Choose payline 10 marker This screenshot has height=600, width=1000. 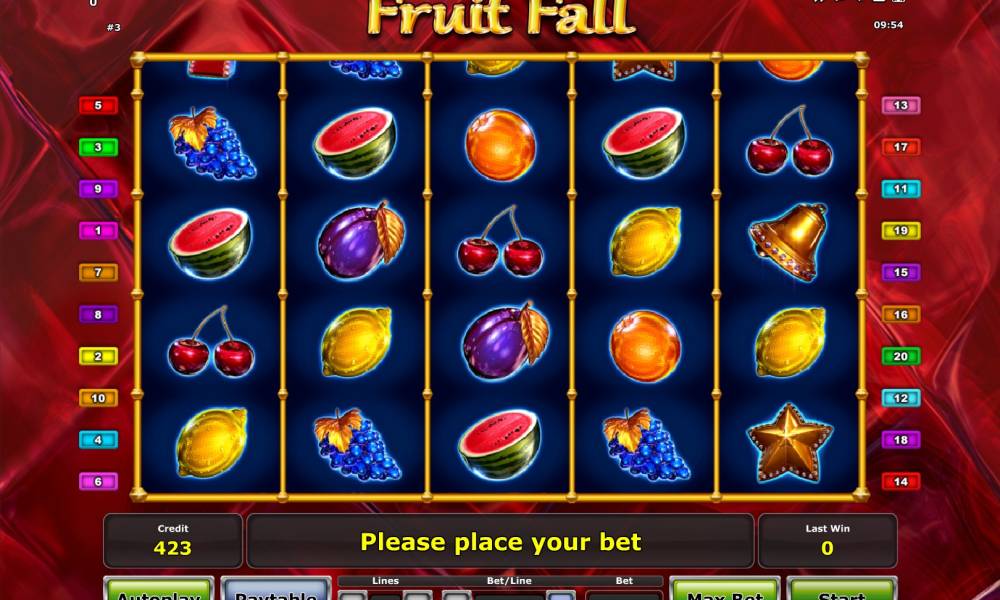98,398
